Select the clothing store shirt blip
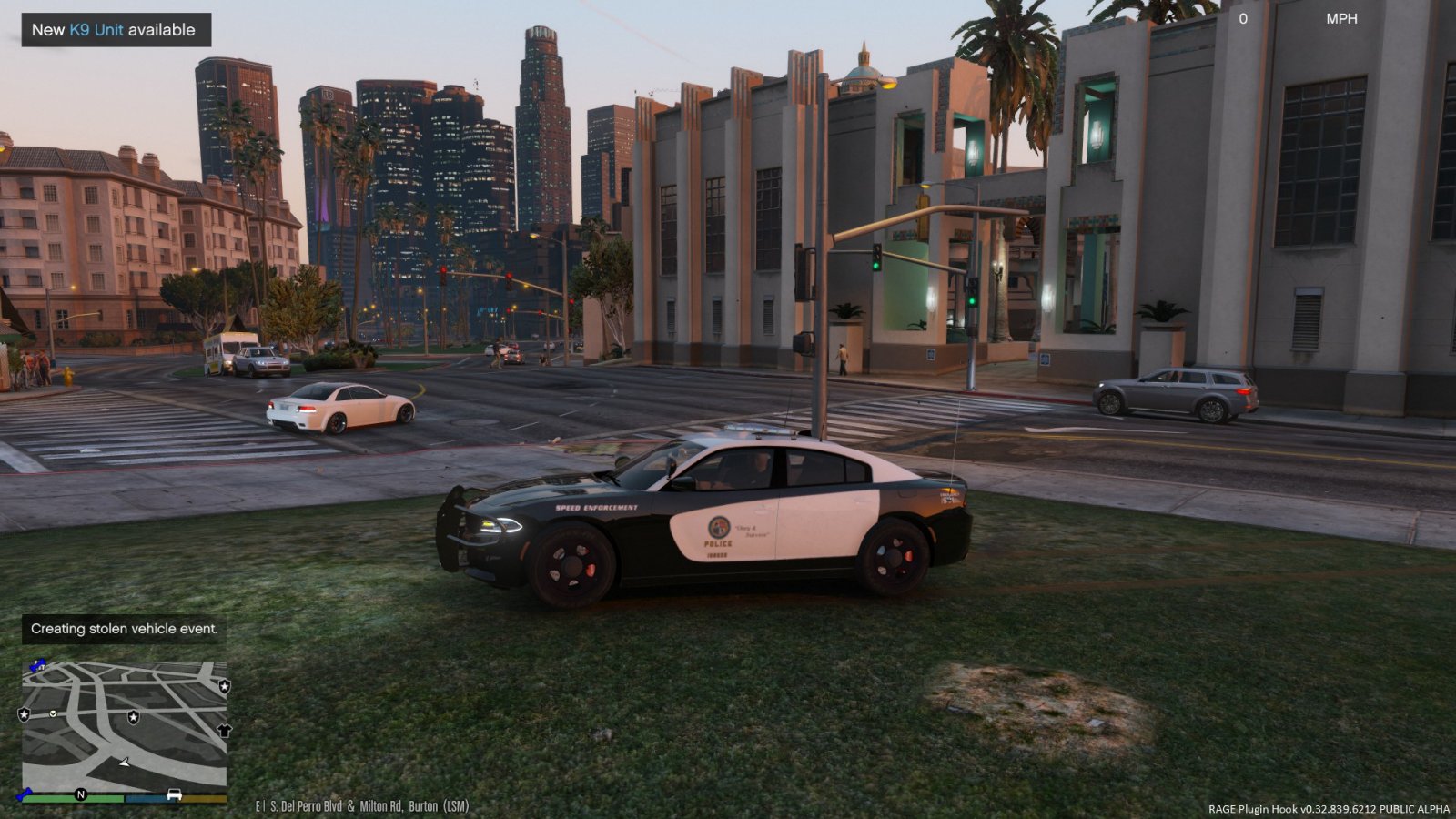The width and height of the screenshot is (1456, 819). tap(225, 730)
